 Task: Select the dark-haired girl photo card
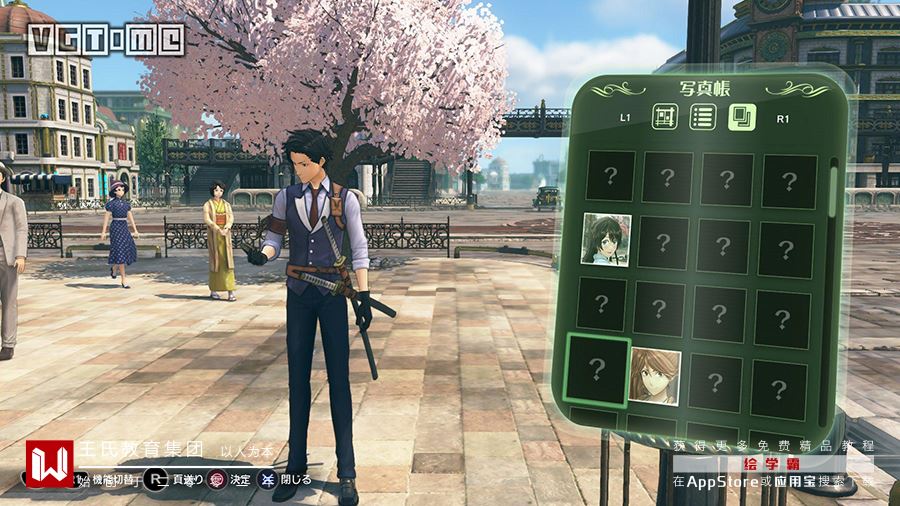pos(607,240)
